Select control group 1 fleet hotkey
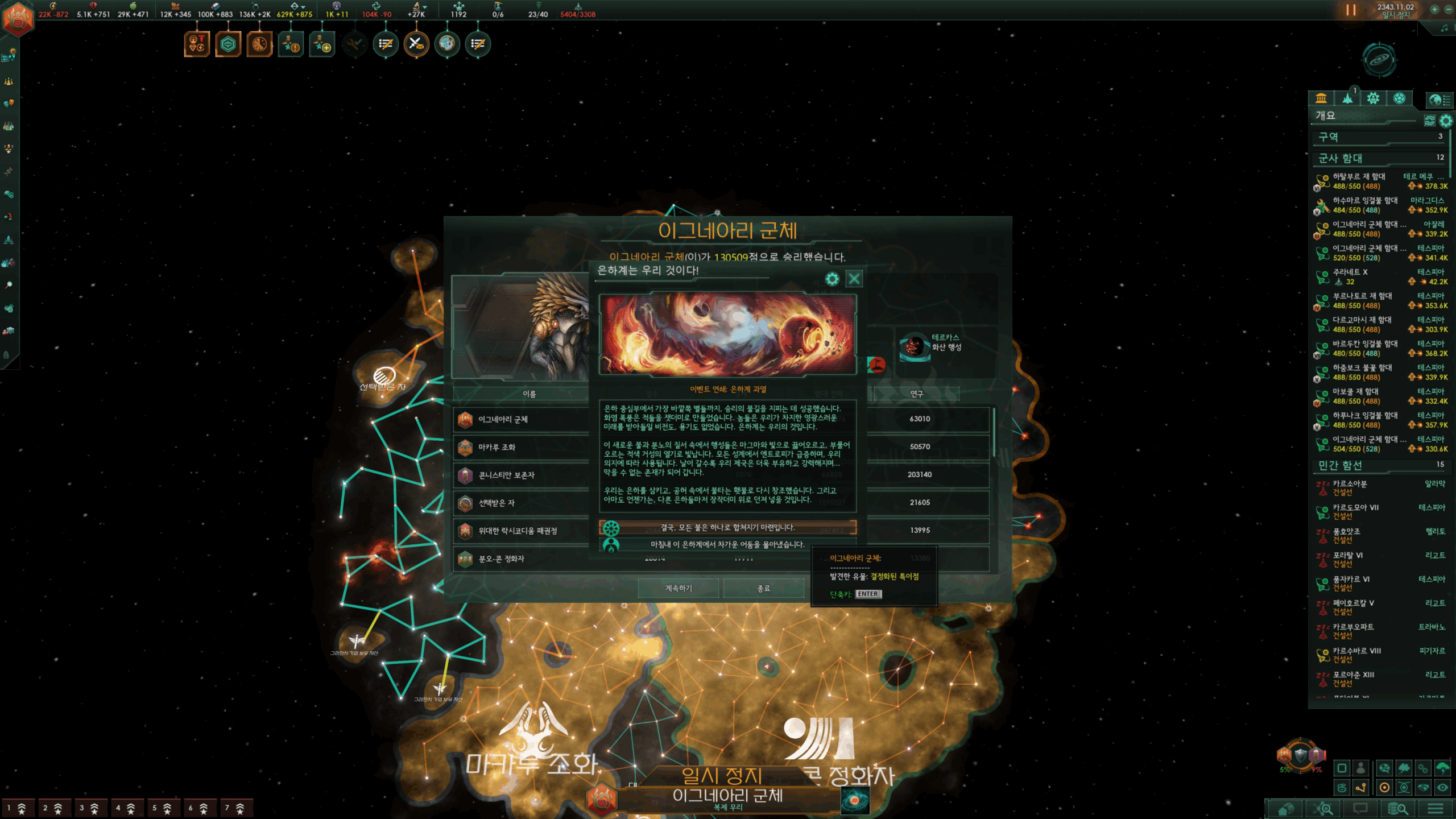This screenshot has height=819, width=1456. click(16, 808)
